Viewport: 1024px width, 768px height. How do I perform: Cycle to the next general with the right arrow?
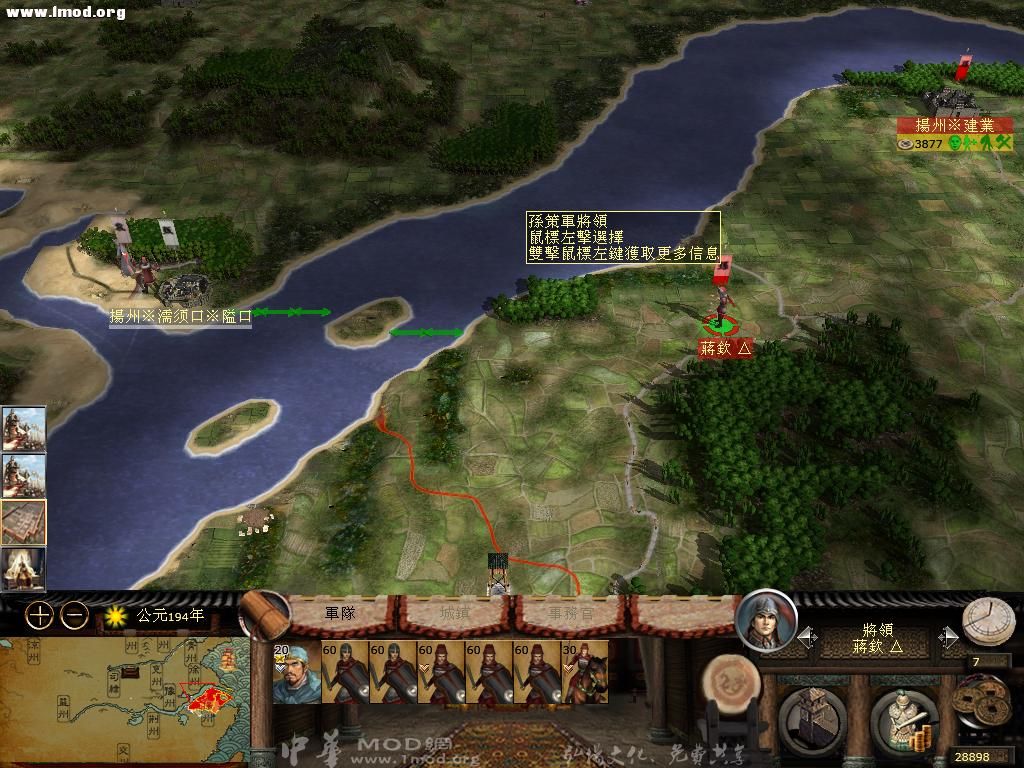pyautogui.click(x=946, y=637)
